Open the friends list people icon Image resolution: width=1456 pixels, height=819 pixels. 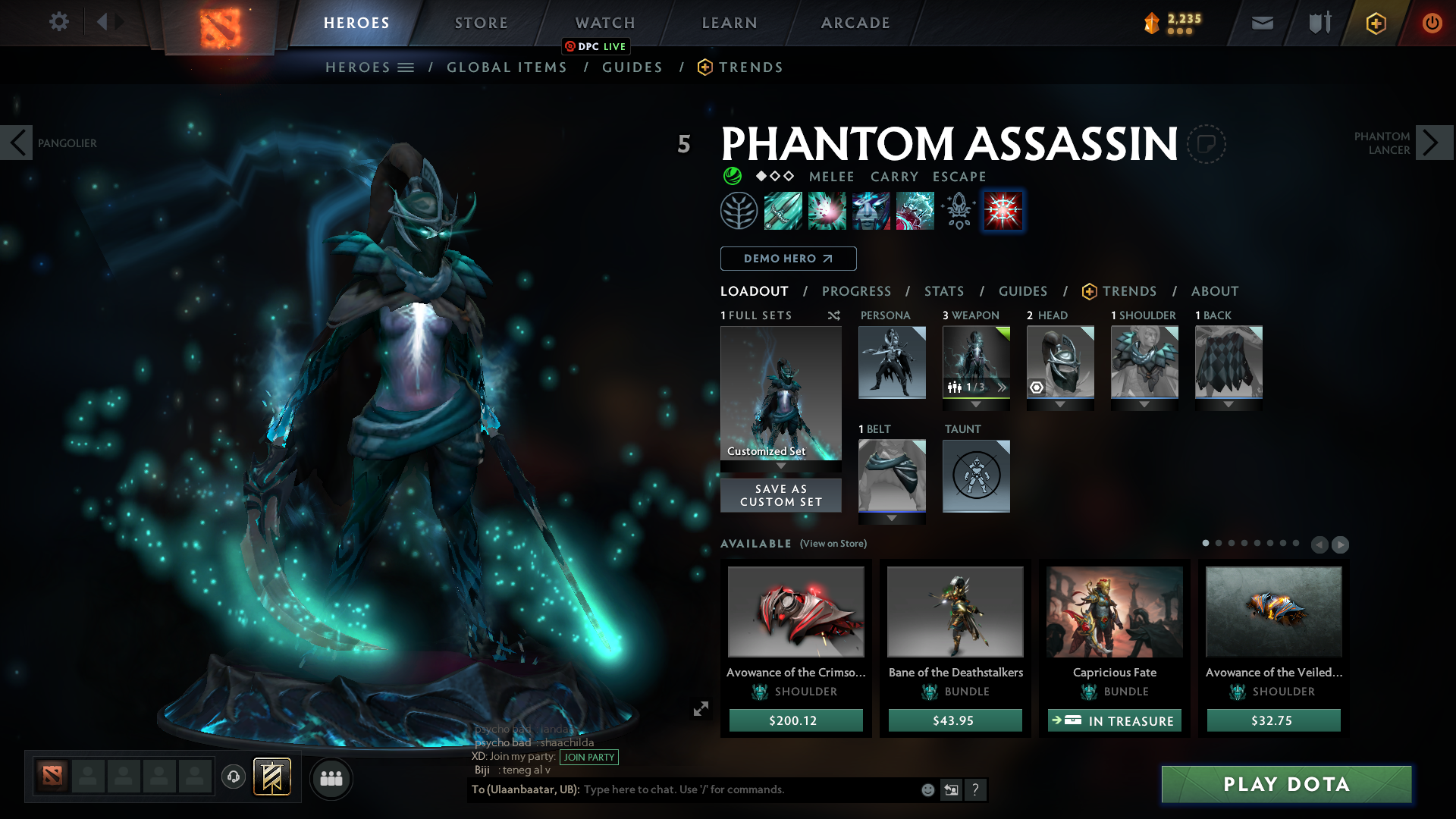[331, 778]
